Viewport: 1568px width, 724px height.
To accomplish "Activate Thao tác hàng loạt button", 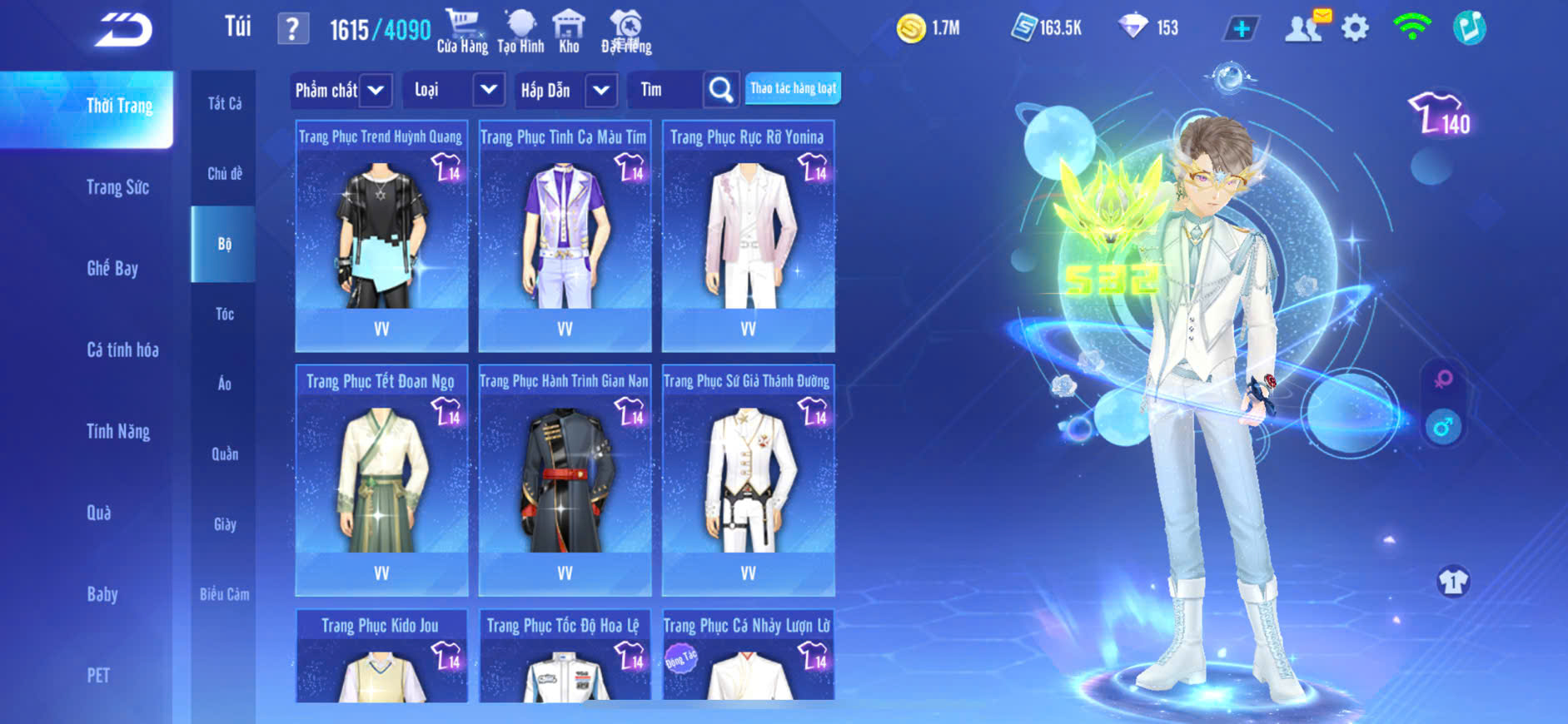I will click(x=793, y=88).
